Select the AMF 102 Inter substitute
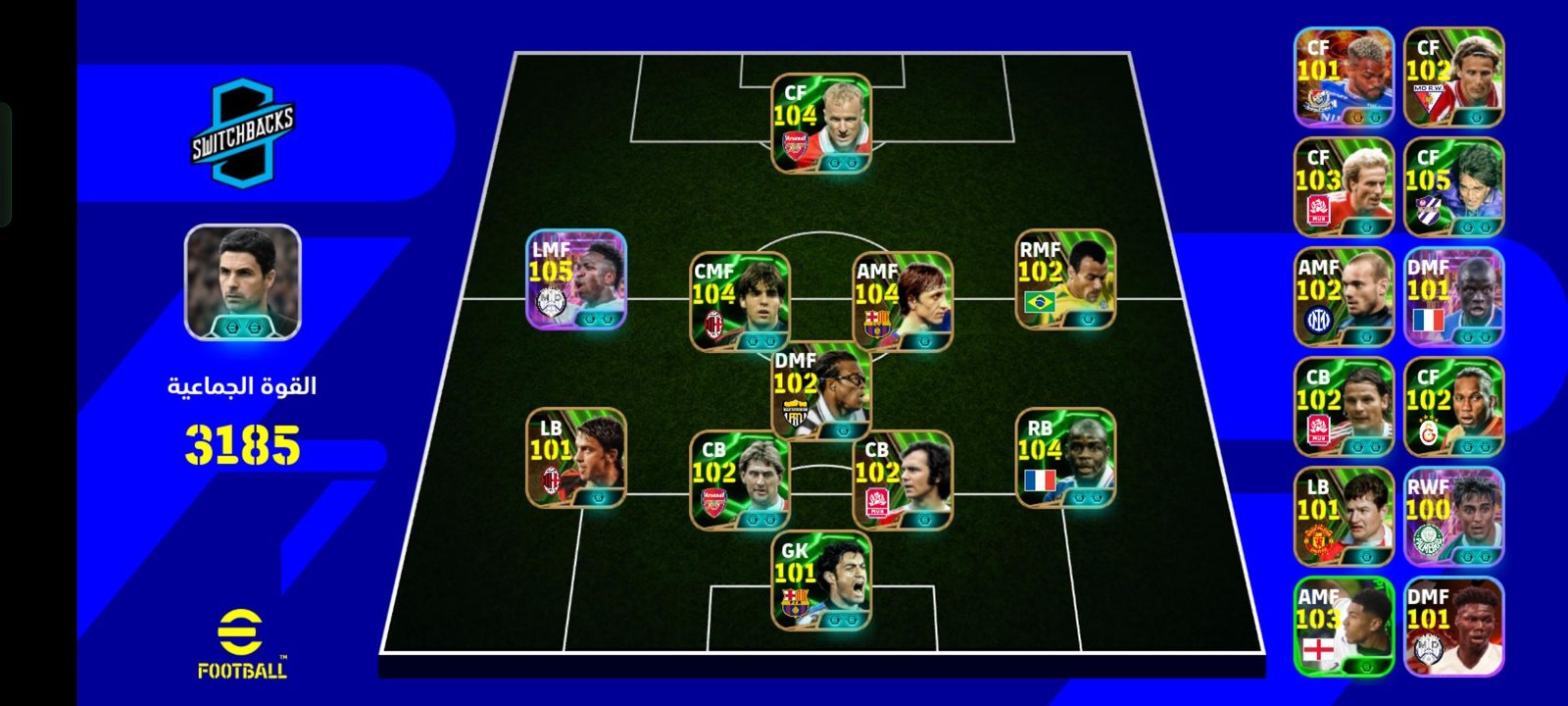This screenshot has width=1568, height=706. pyautogui.click(x=1344, y=297)
